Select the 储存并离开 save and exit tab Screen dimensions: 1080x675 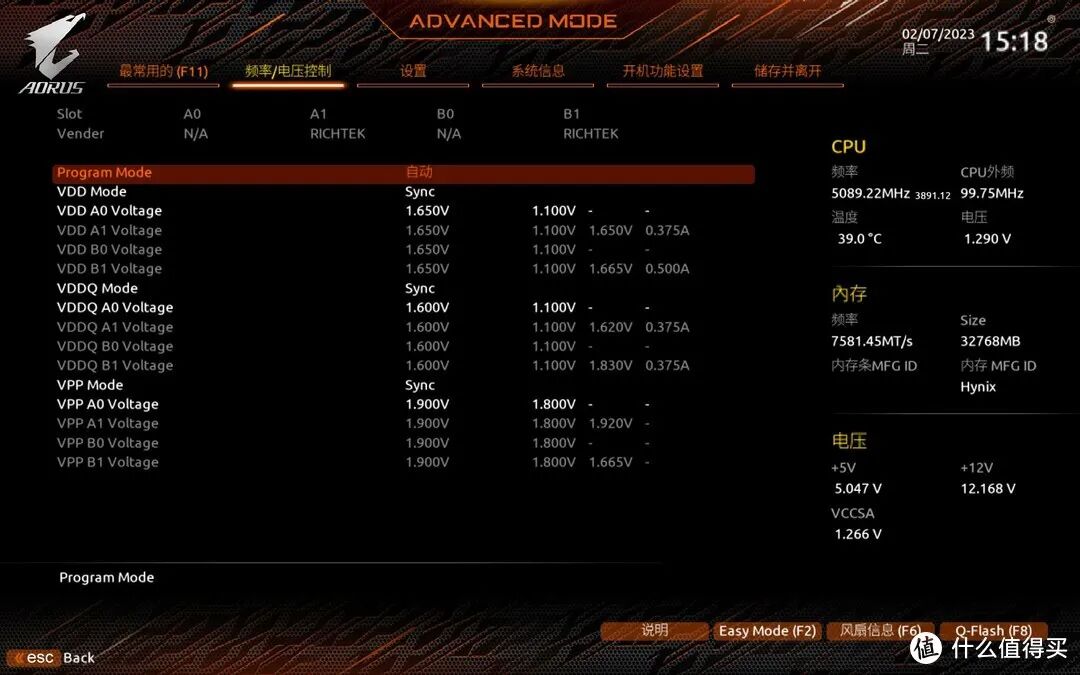(x=788, y=71)
